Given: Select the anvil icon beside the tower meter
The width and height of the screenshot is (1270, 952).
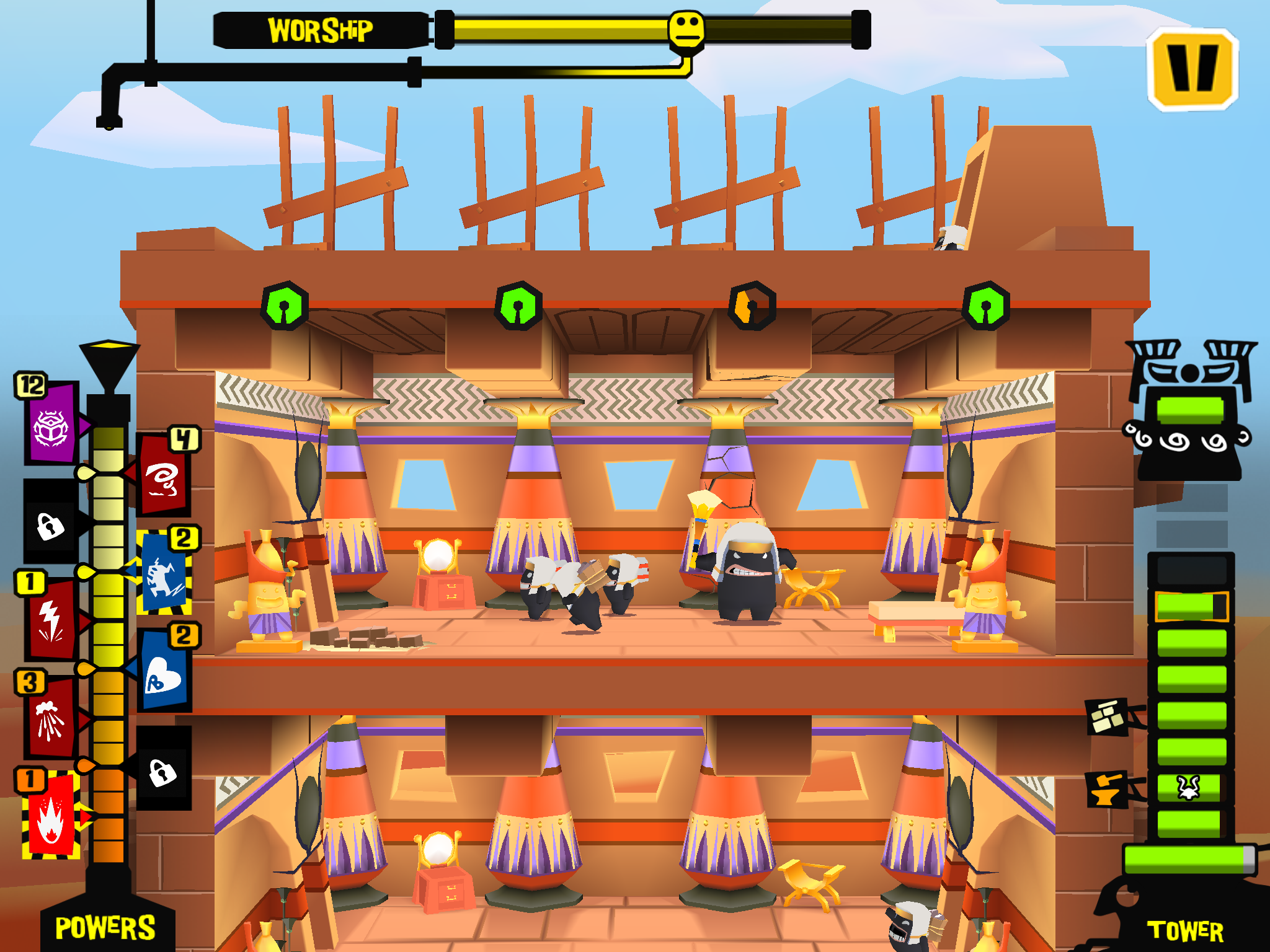Looking at the screenshot, I should pyautogui.click(x=1106, y=789).
